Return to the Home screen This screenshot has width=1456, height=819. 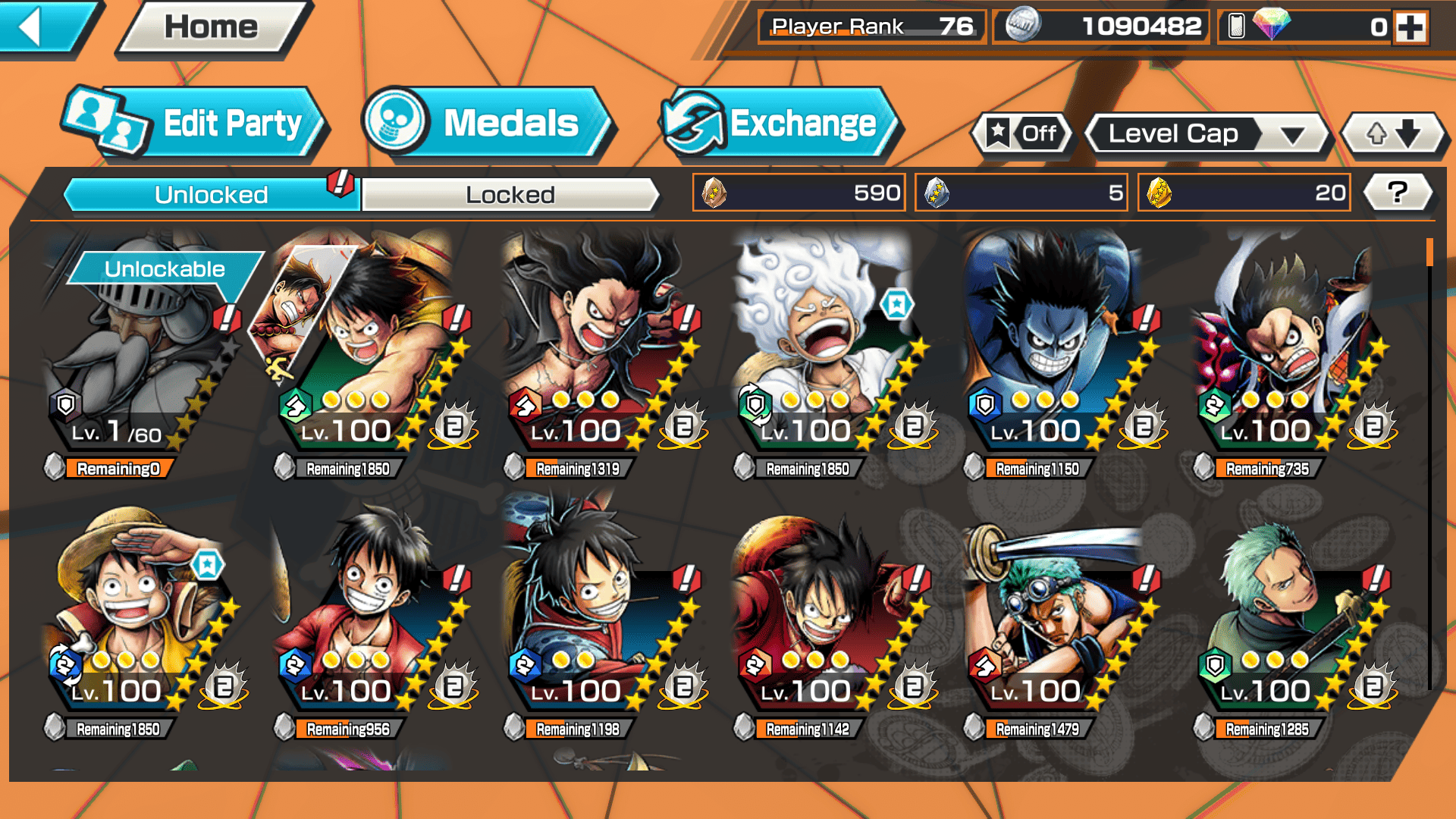pyautogui.click(x=212, y=28)
